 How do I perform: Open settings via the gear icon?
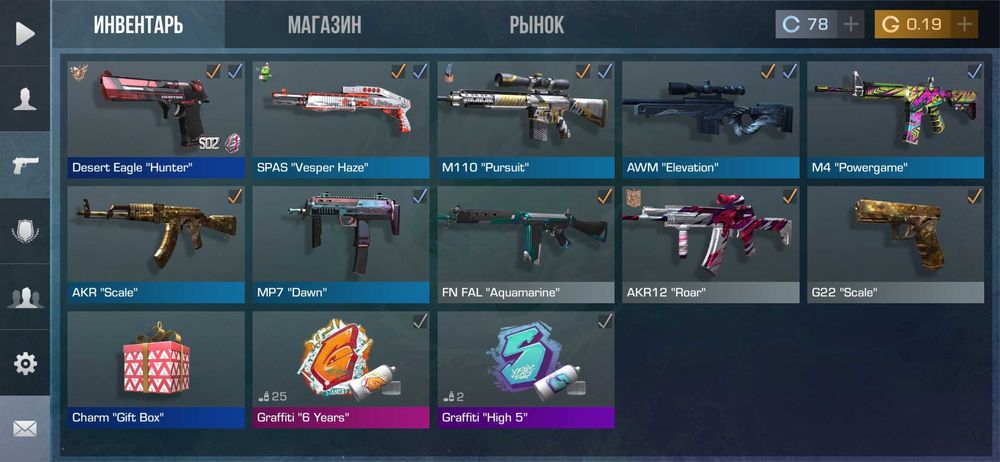pyautogui.click(x=25, y=362)
